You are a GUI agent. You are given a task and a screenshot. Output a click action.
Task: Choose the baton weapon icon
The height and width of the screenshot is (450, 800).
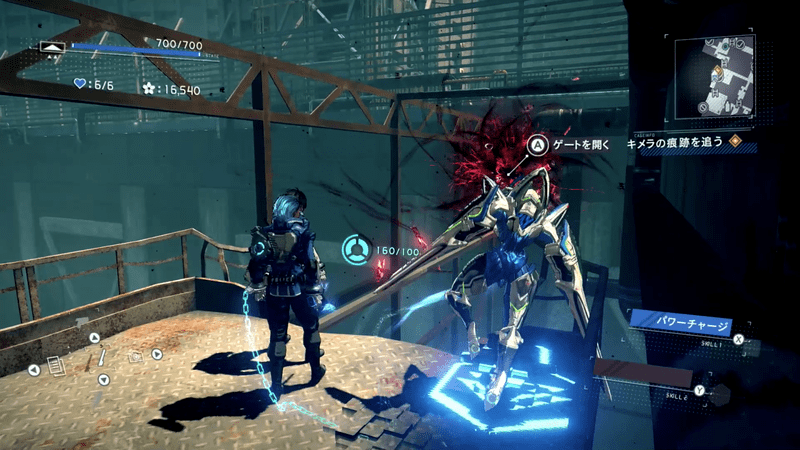click(102, 357)
